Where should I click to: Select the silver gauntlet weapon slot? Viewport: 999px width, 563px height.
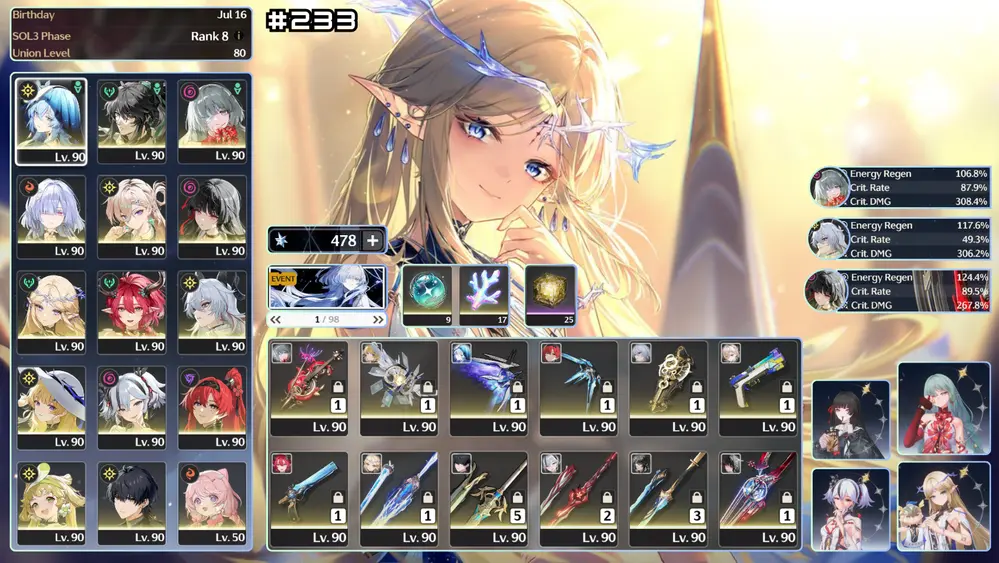[x=399, y=388]
